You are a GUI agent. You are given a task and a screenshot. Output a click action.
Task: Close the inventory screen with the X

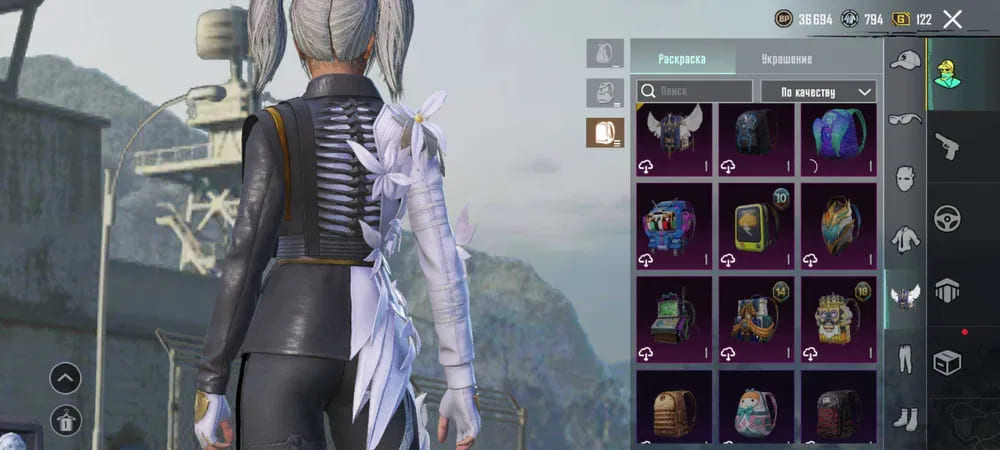tap(952, 19)
